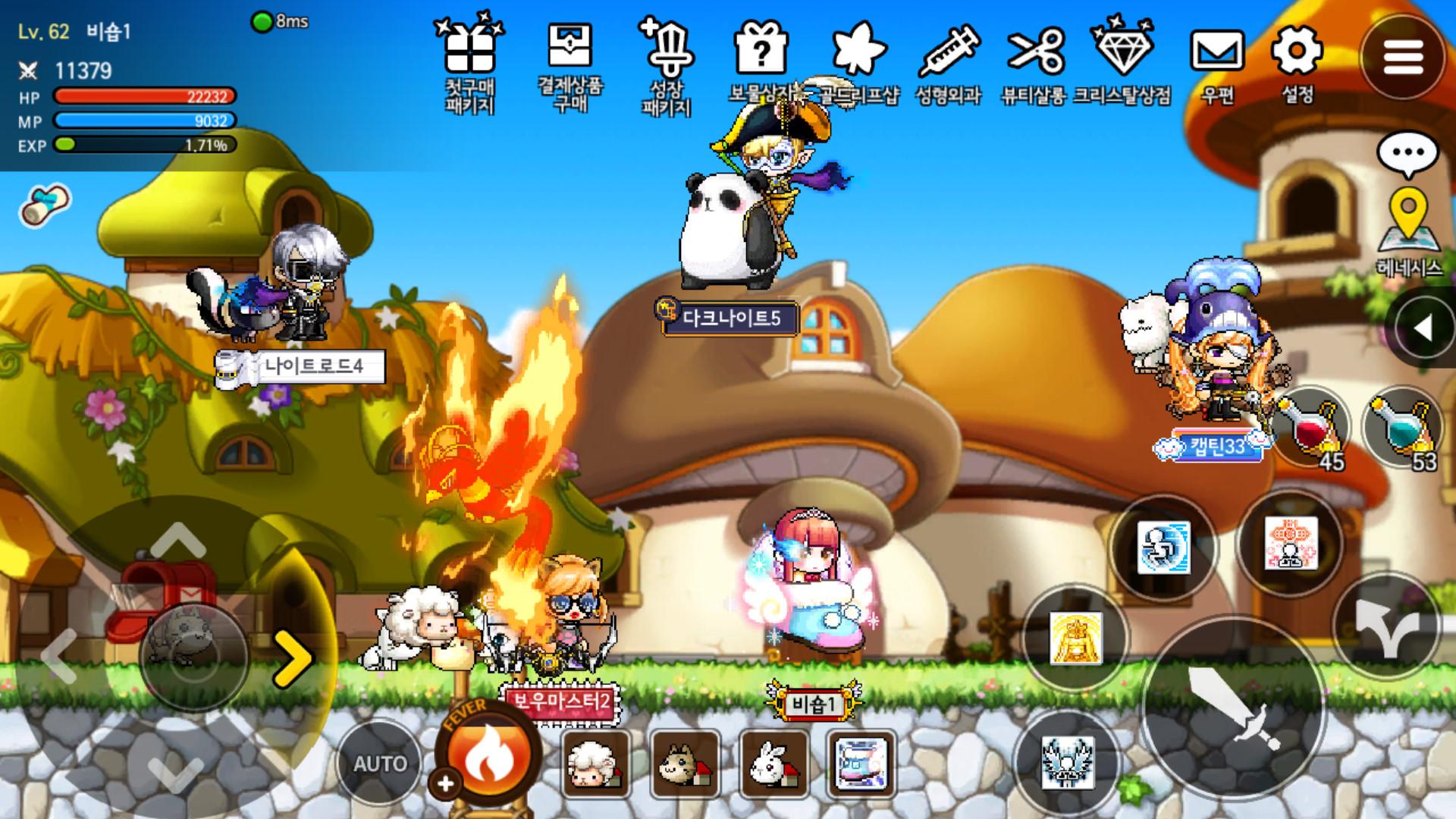This screenshot has width=1456, height=819.
Task: Enable AUTO battle mode
Action: click(x=381, y=762)
